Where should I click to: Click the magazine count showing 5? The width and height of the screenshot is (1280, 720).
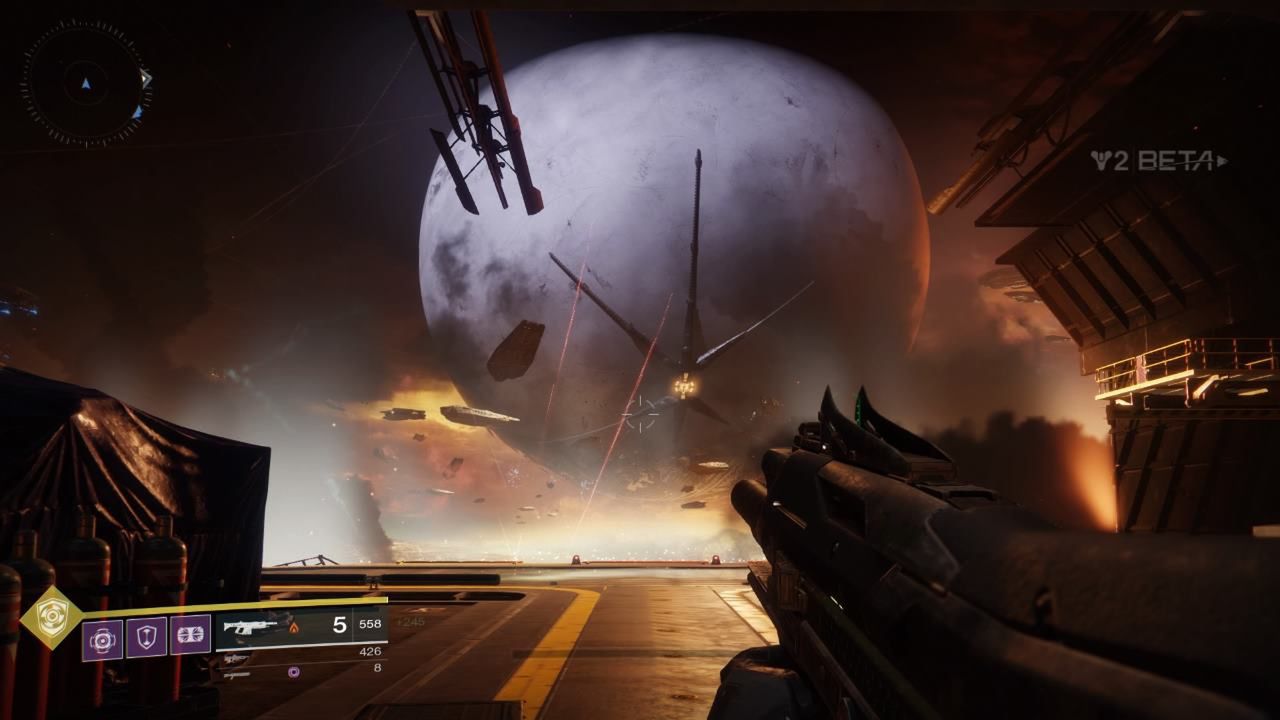(338, 623)
